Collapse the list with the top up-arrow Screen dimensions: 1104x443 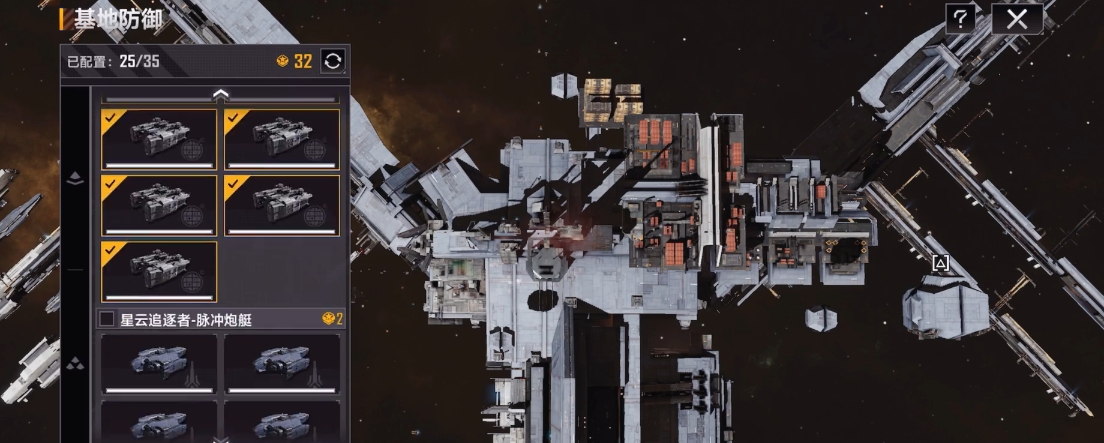click(x=221, y=94)
